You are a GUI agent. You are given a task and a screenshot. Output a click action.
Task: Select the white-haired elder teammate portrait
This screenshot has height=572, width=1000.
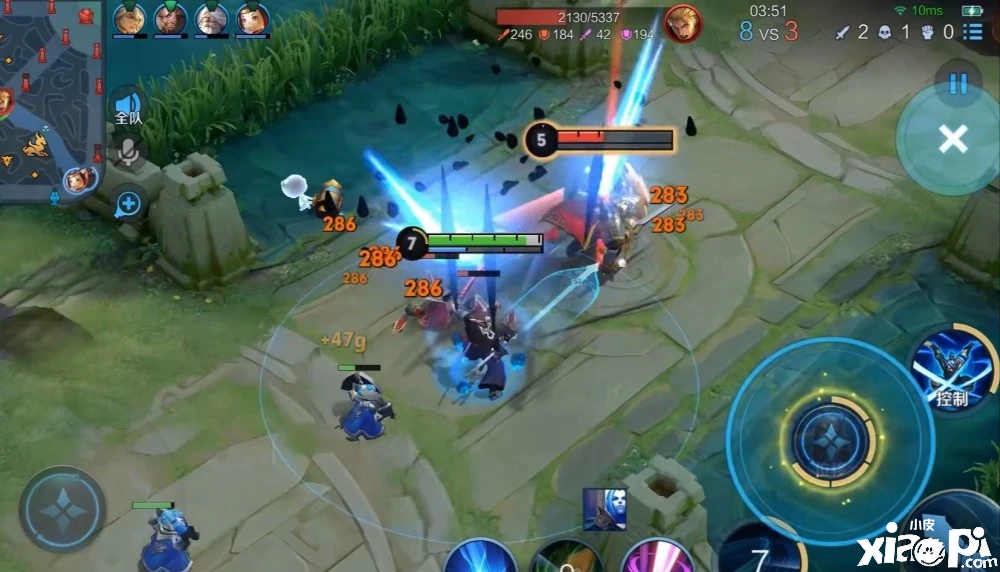pos(212,18)
